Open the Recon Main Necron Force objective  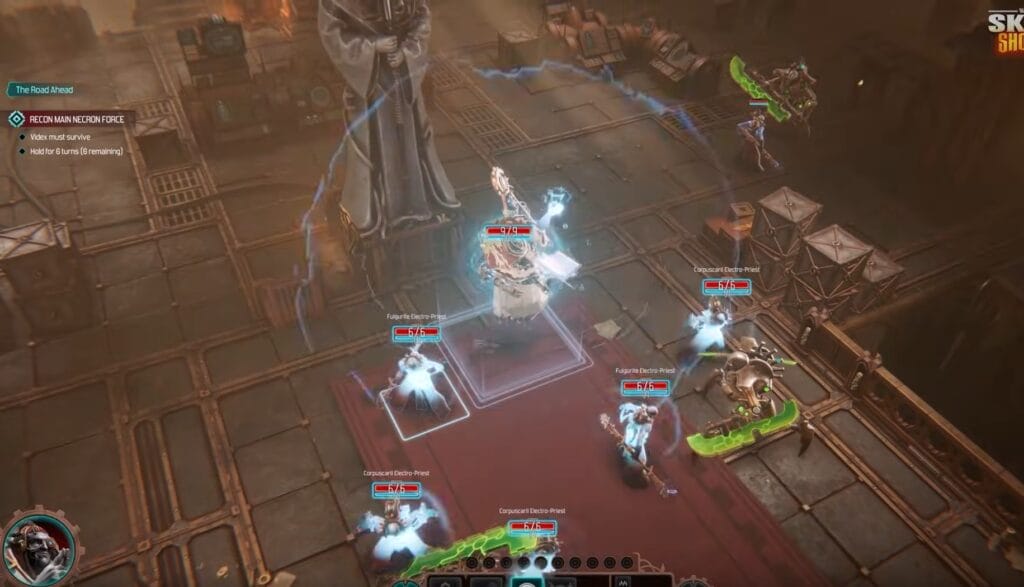click(74, 119)
